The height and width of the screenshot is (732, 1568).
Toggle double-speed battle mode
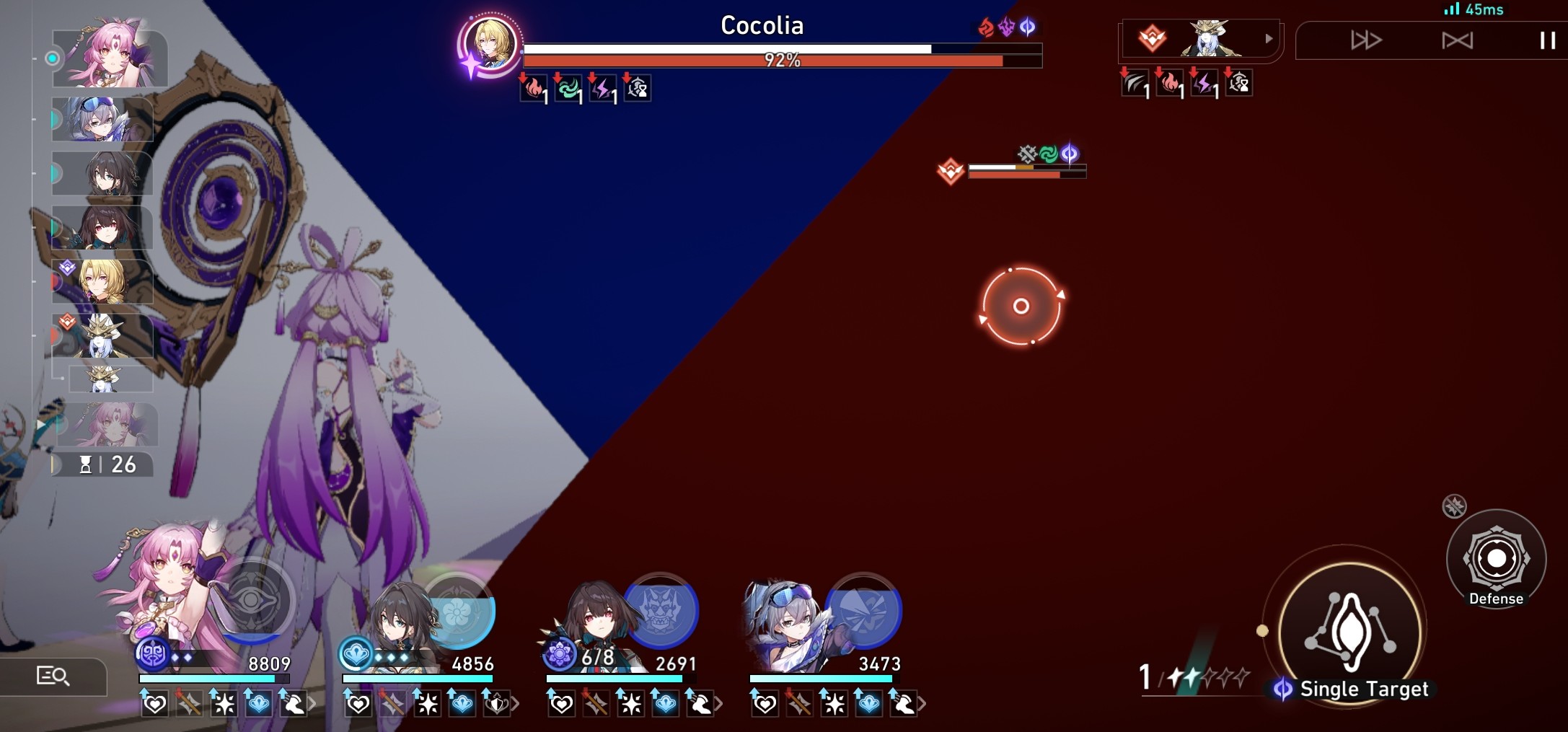click(x=1365, y=41)
